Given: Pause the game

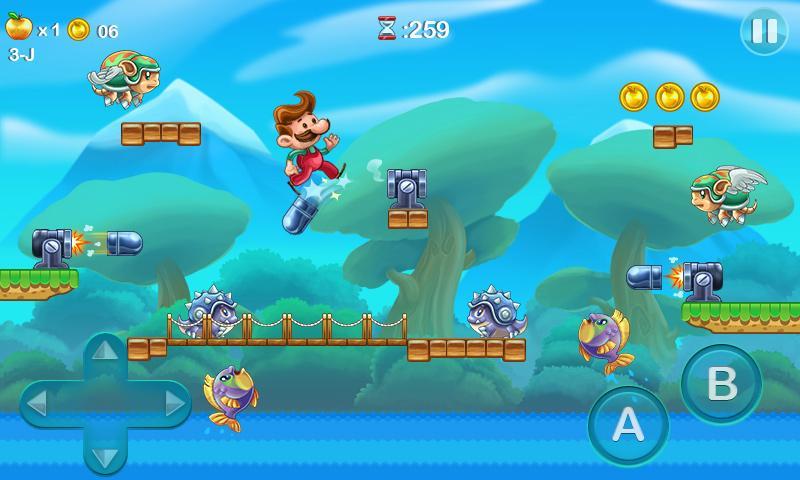Looking at the screenshot, I should [764, 31].
